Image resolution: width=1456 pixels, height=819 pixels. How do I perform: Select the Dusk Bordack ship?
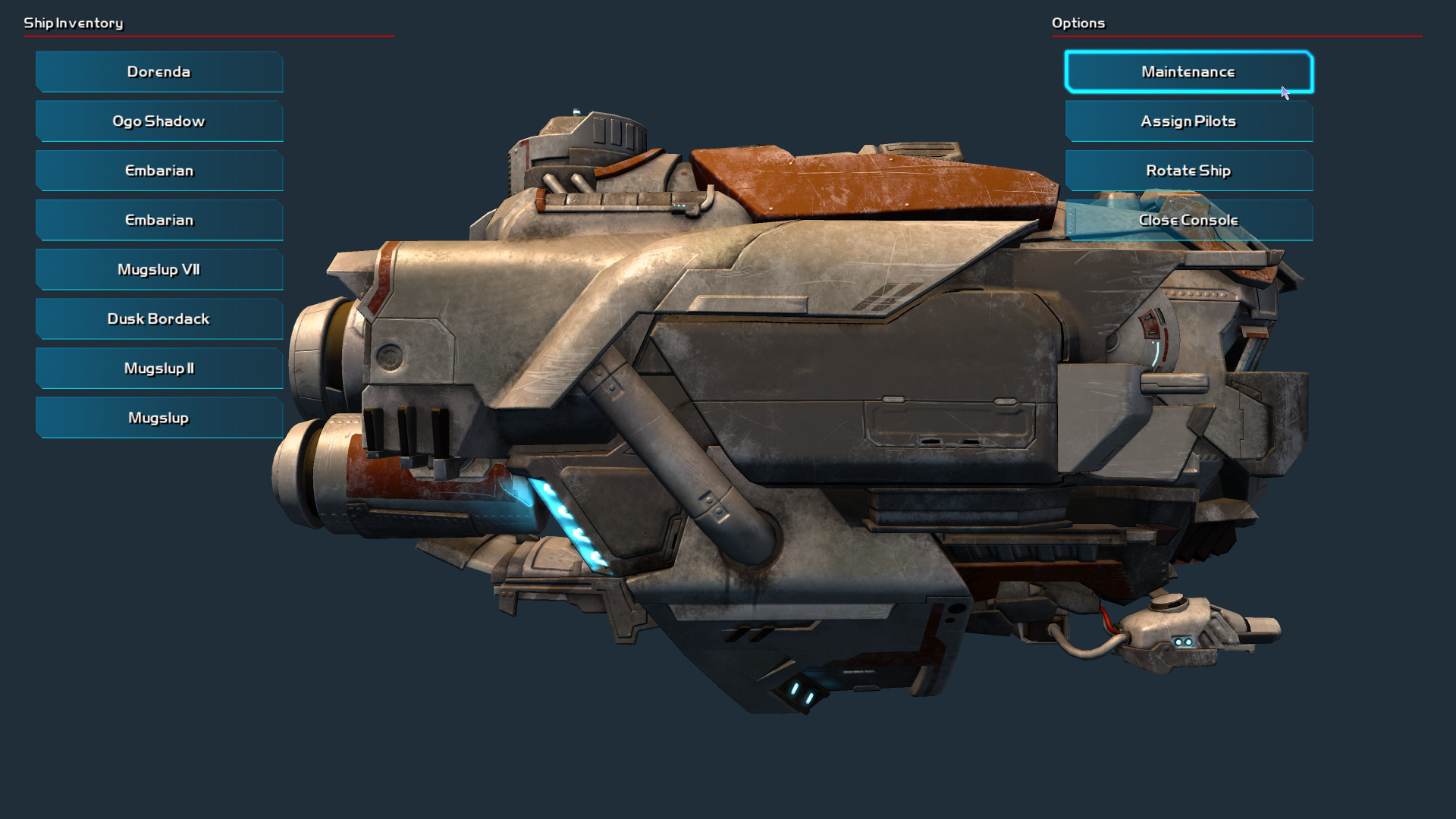tap(158, 318)
